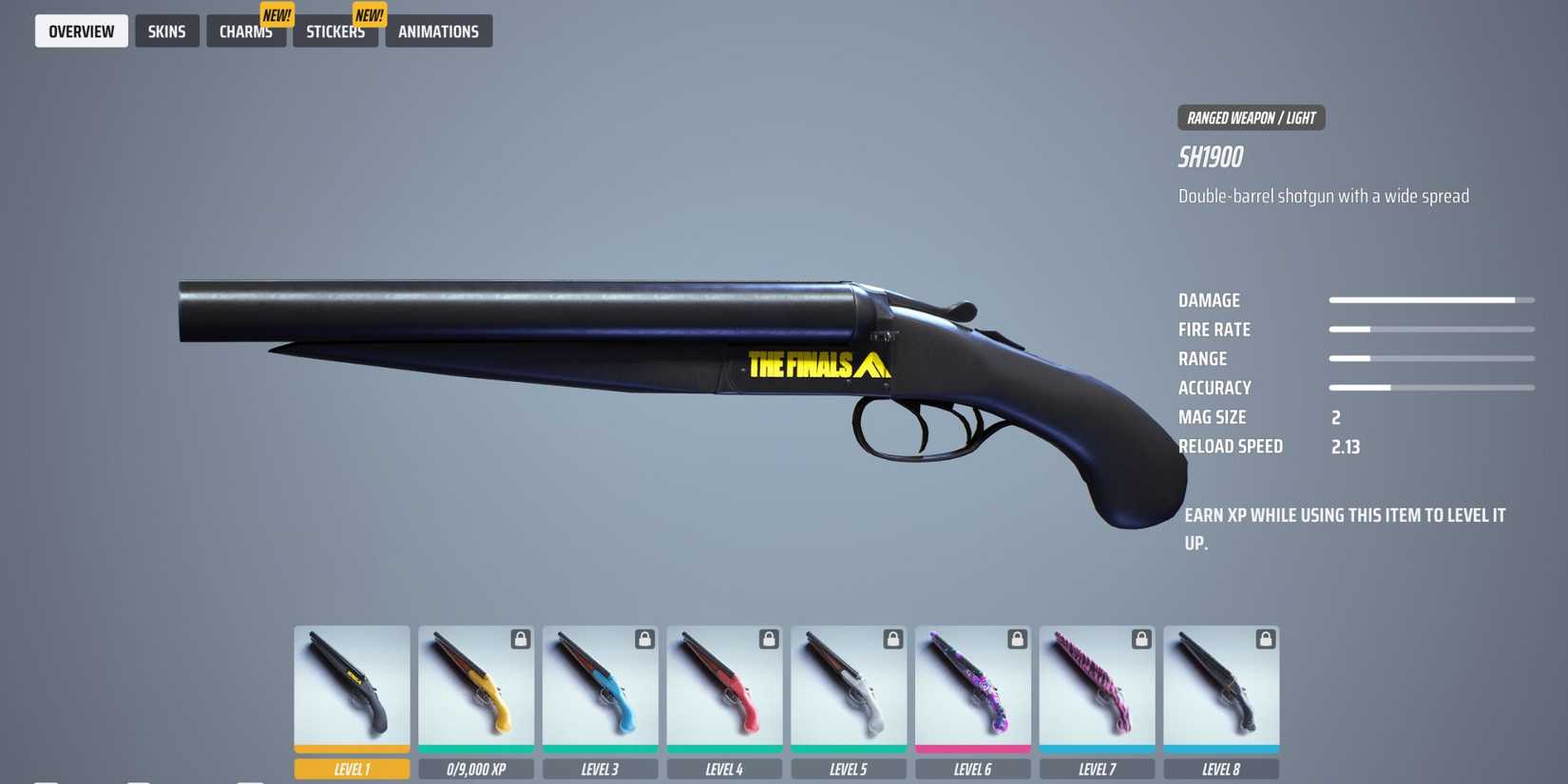Switch to the Skins tab
Screen dimensions: 1568x784
[167, 30]
